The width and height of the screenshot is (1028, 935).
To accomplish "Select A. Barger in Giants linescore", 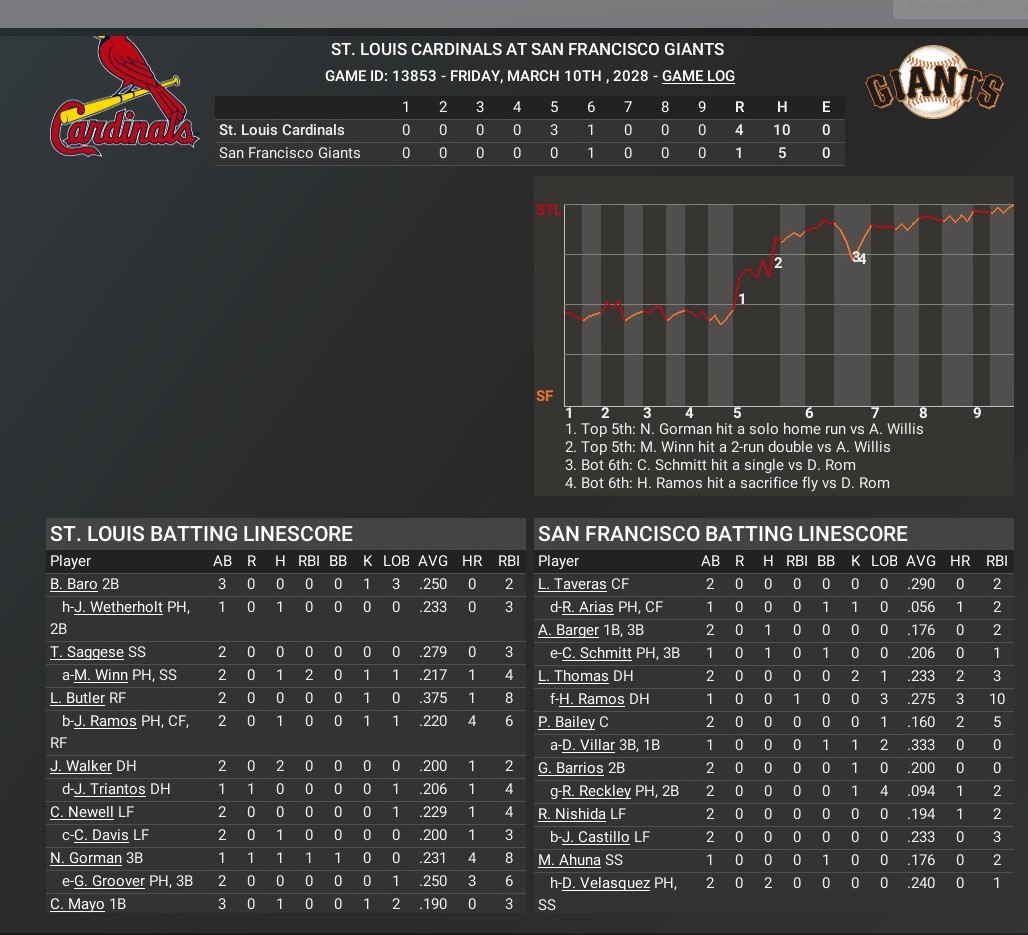I will click(570, 630).
